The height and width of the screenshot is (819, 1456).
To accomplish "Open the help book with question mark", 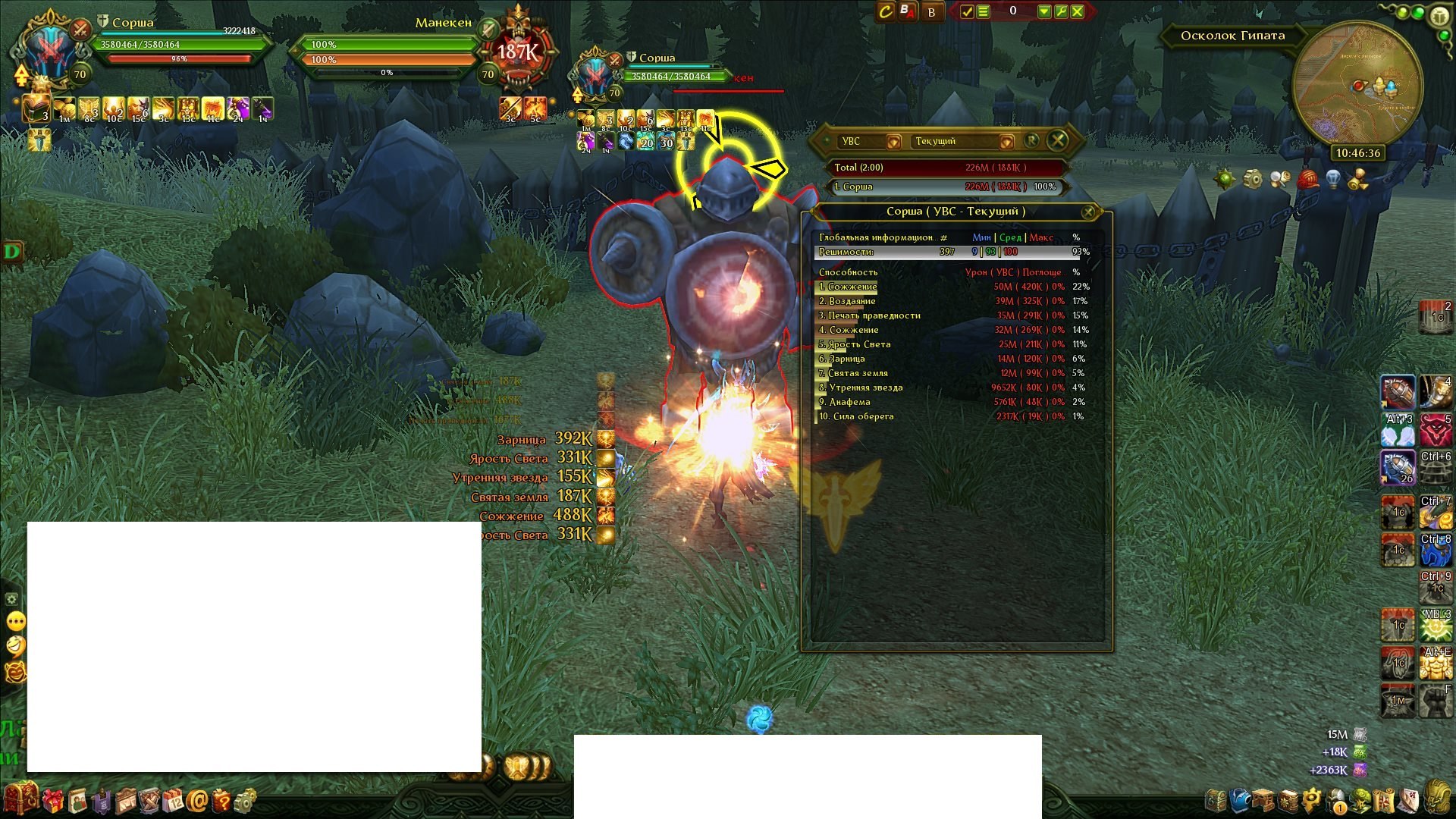I will (x=221, y=799).
